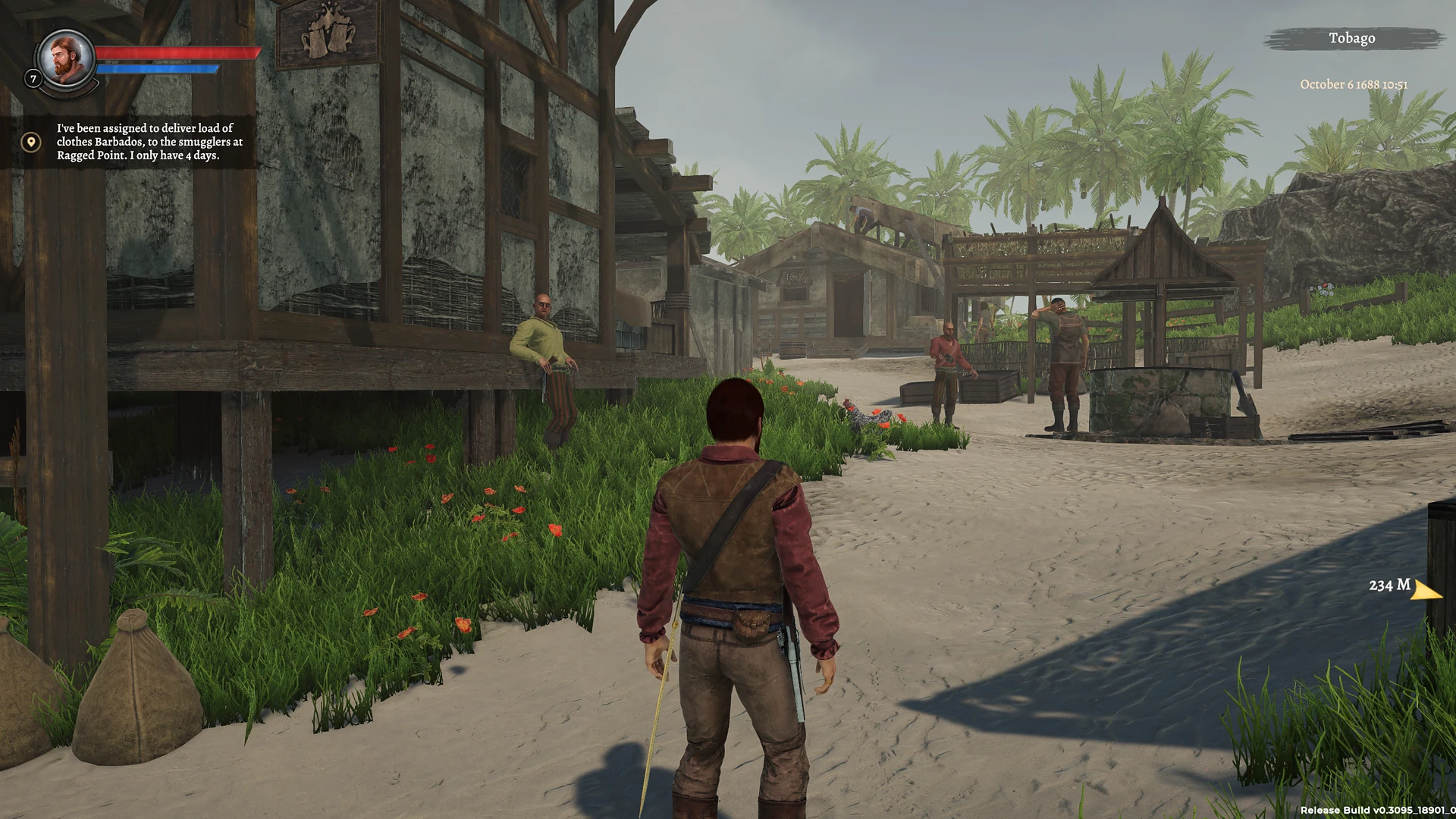Click the quest location pin icon
Screen dimensions: 1456x819
pyautogui.click(x=30, y=142)
